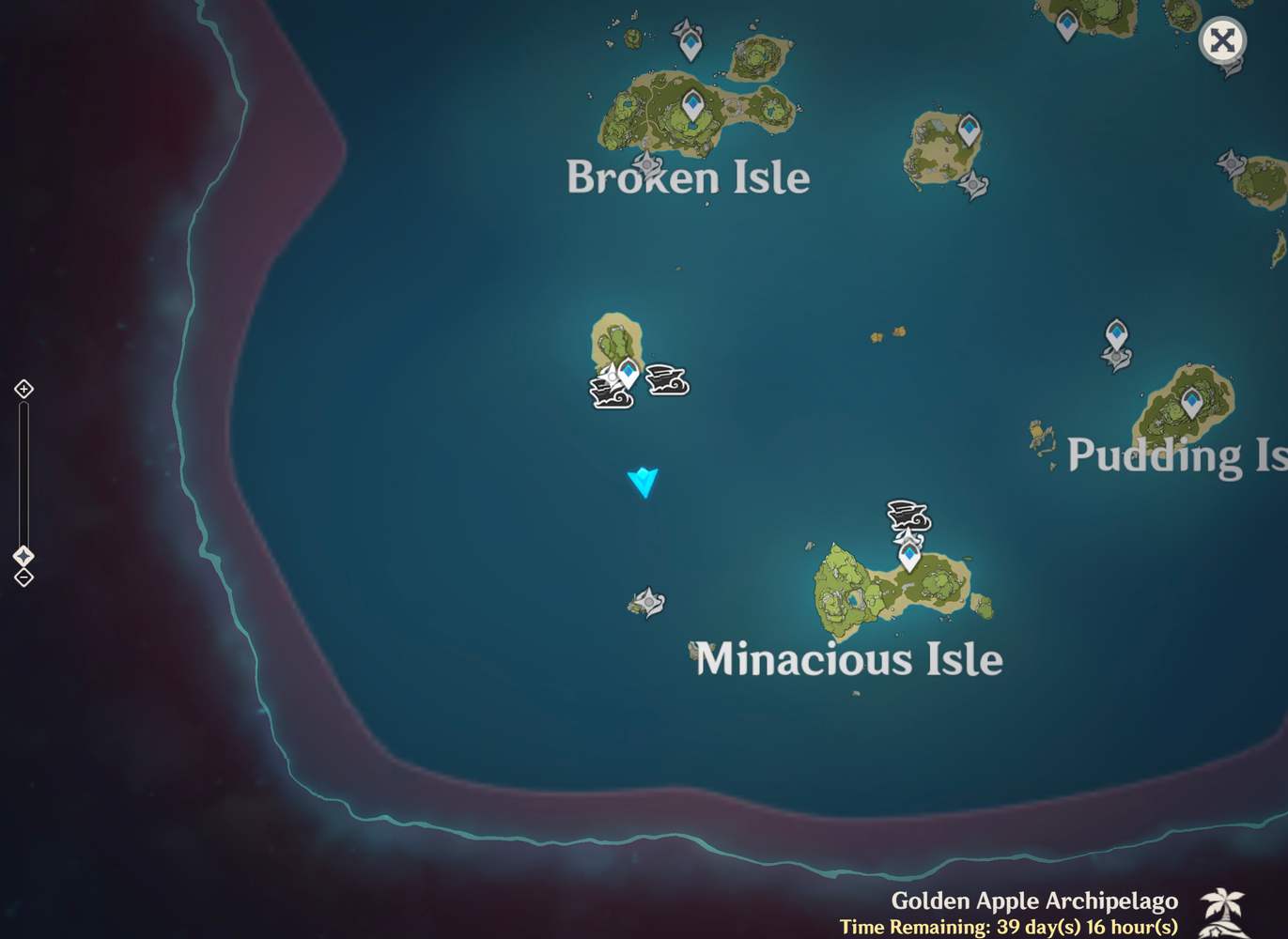Click the Waverider waypoint east of the central island
1288x939 pixels.
[x=667, y=379]
